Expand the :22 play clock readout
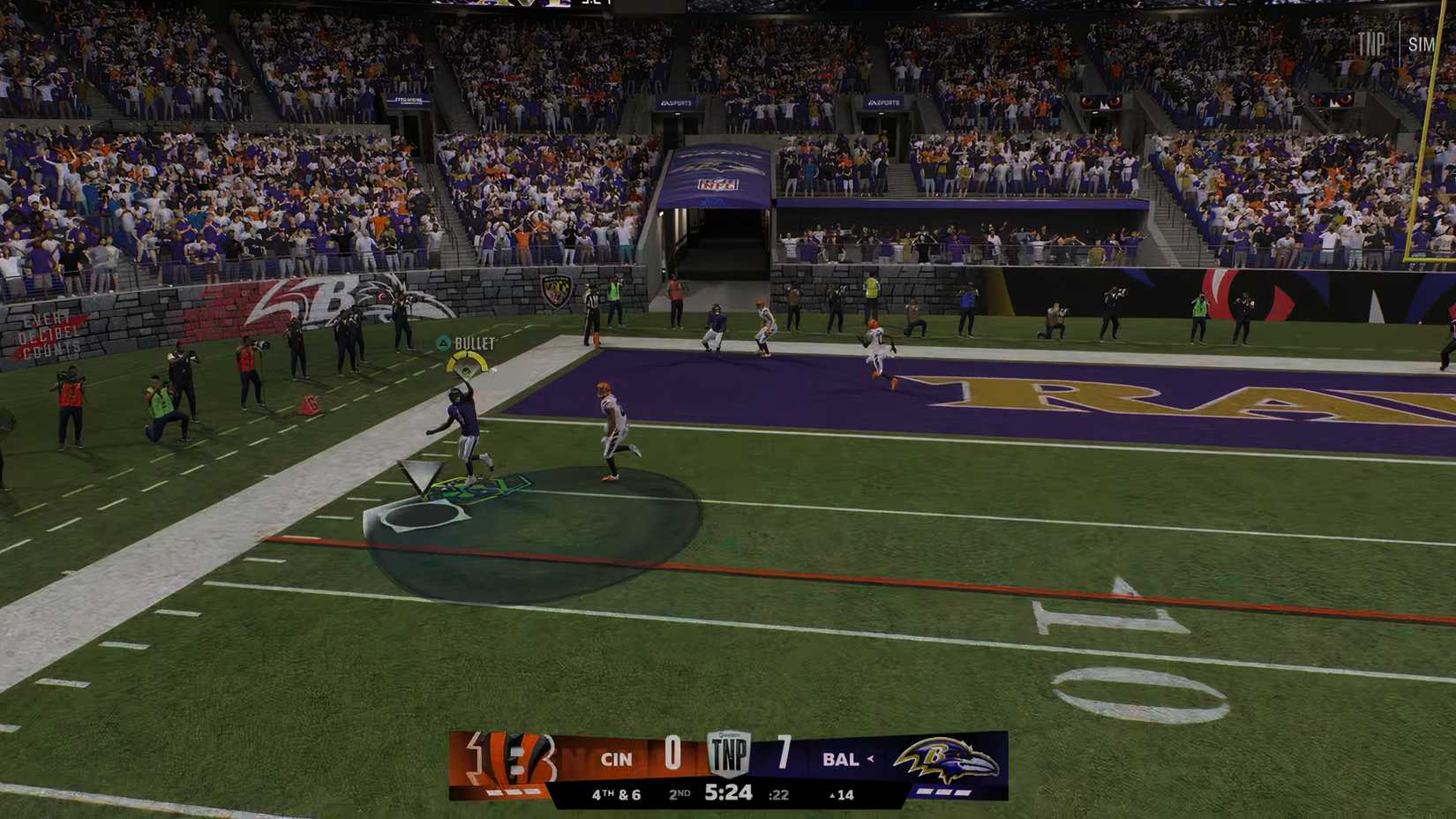Viewport: 1456px width, 819px height. [x=777, y=793]
